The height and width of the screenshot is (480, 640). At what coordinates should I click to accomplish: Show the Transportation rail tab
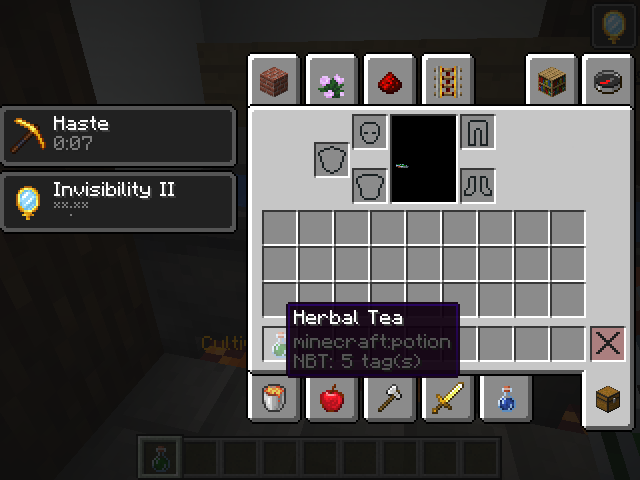coord(446,80)
